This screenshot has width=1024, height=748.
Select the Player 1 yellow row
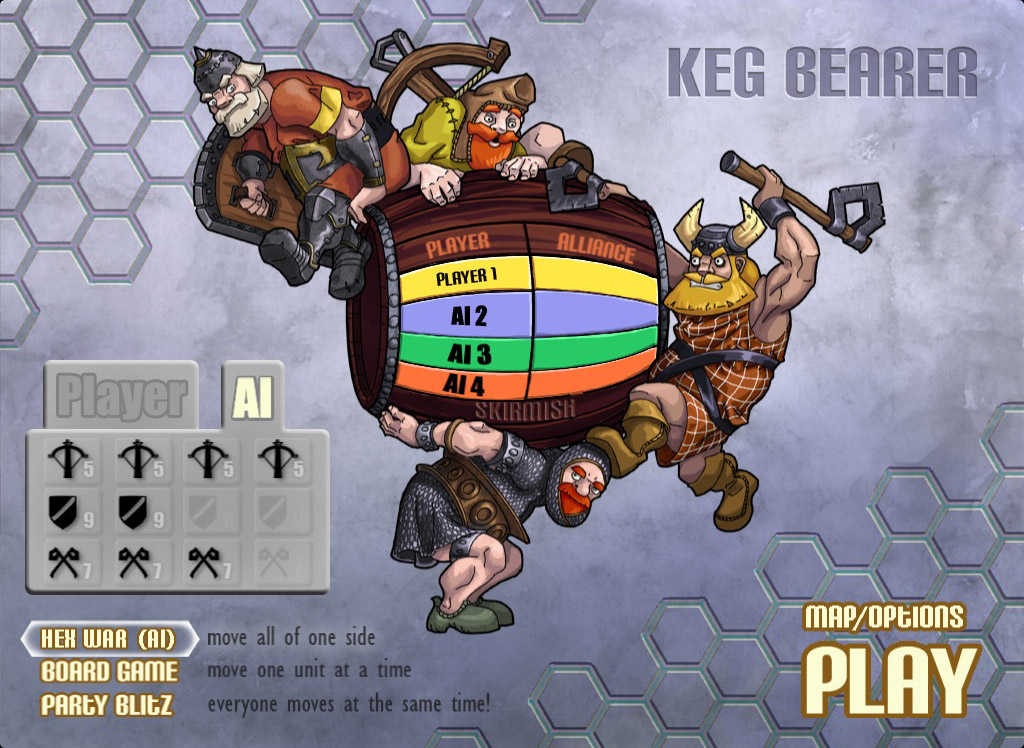(x=466, y=279)
